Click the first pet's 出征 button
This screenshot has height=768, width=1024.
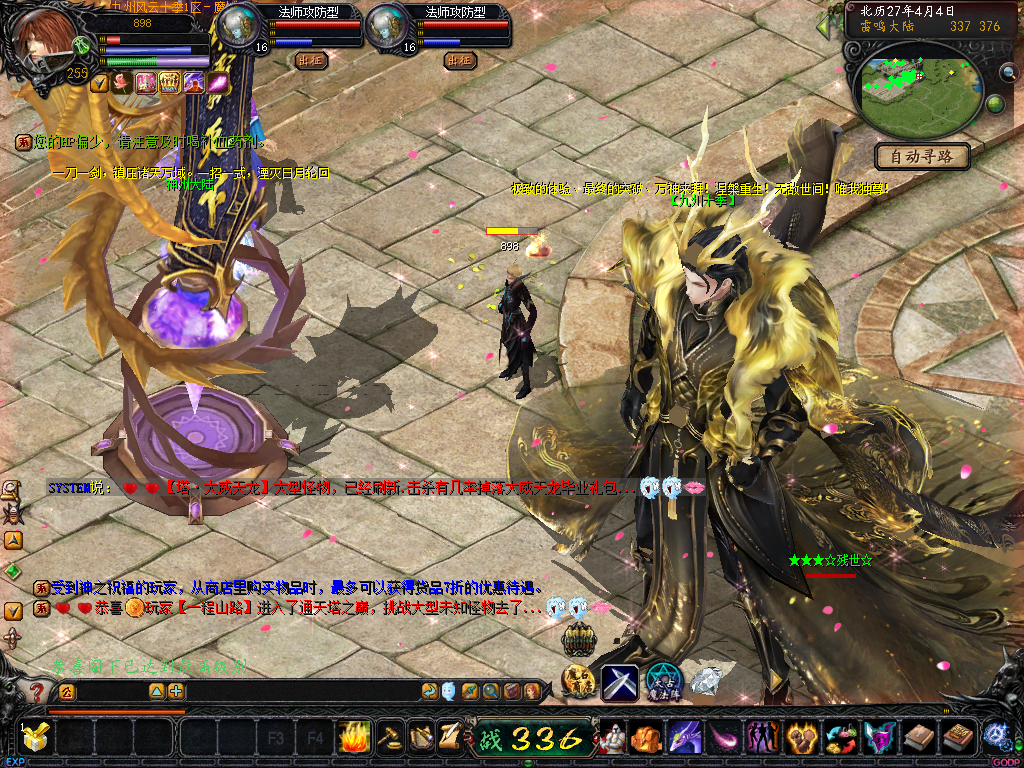coord(311,60)
